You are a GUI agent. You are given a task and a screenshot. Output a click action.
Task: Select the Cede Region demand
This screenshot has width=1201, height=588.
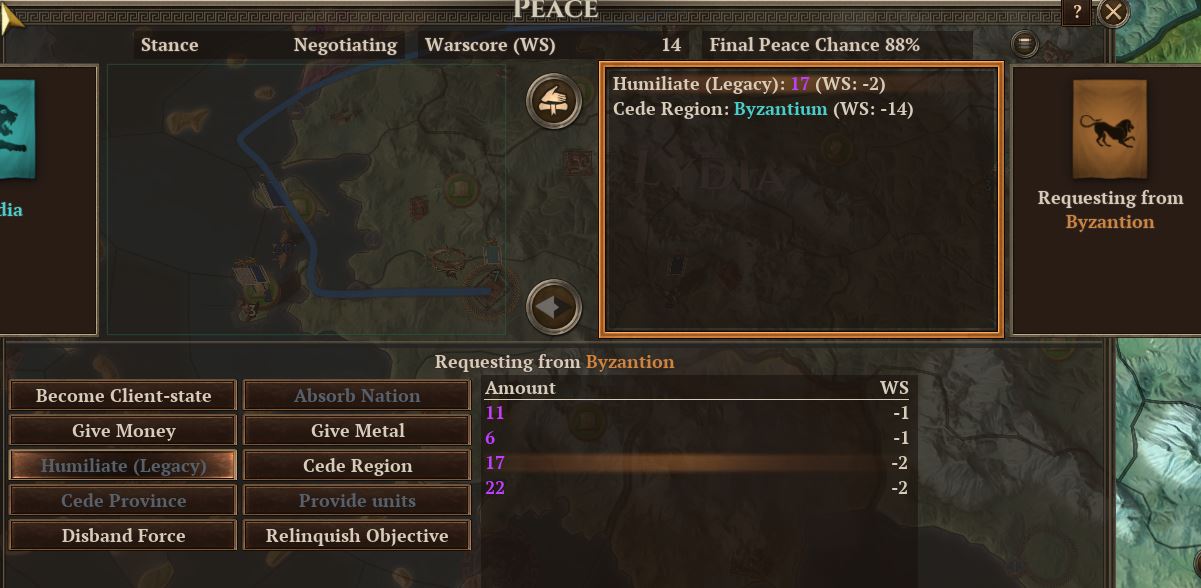tap(357, 466)
